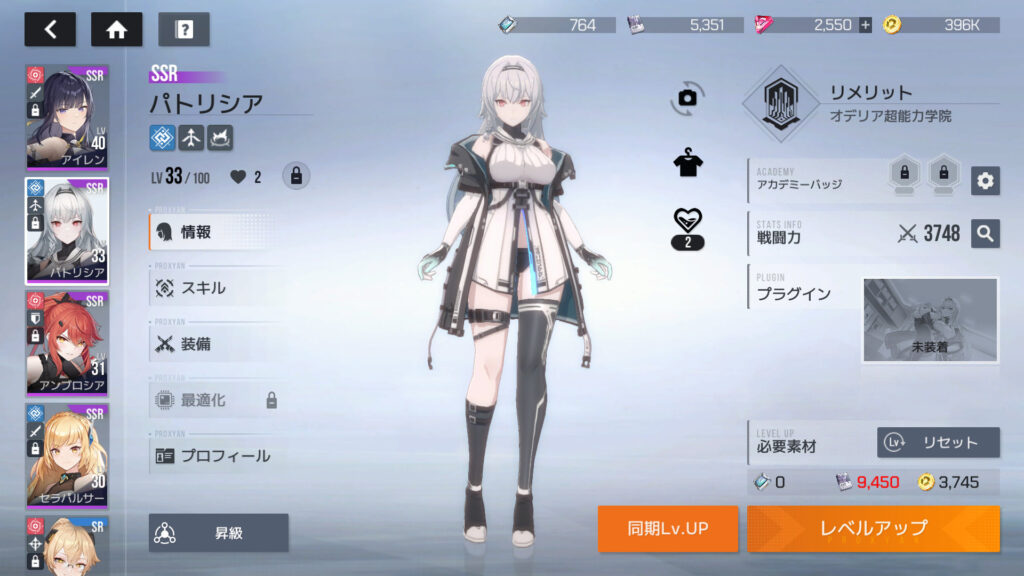The height and width of the screenshot is (576, 1024).
Task: Open the camera view mode
Action: (x=687, y=97)
